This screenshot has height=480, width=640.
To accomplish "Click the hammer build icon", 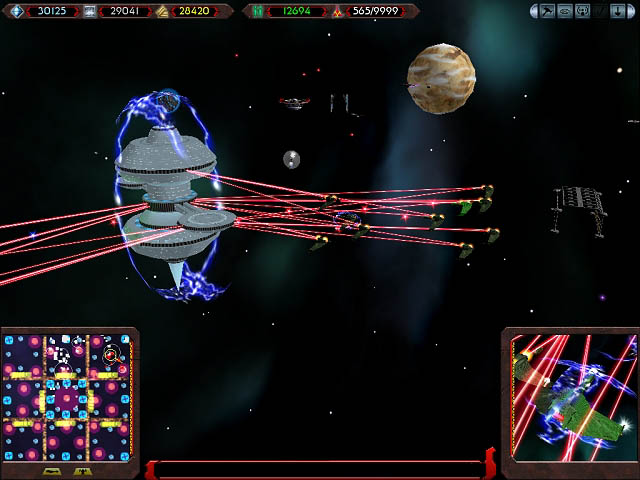I will (x=547, y=11).
